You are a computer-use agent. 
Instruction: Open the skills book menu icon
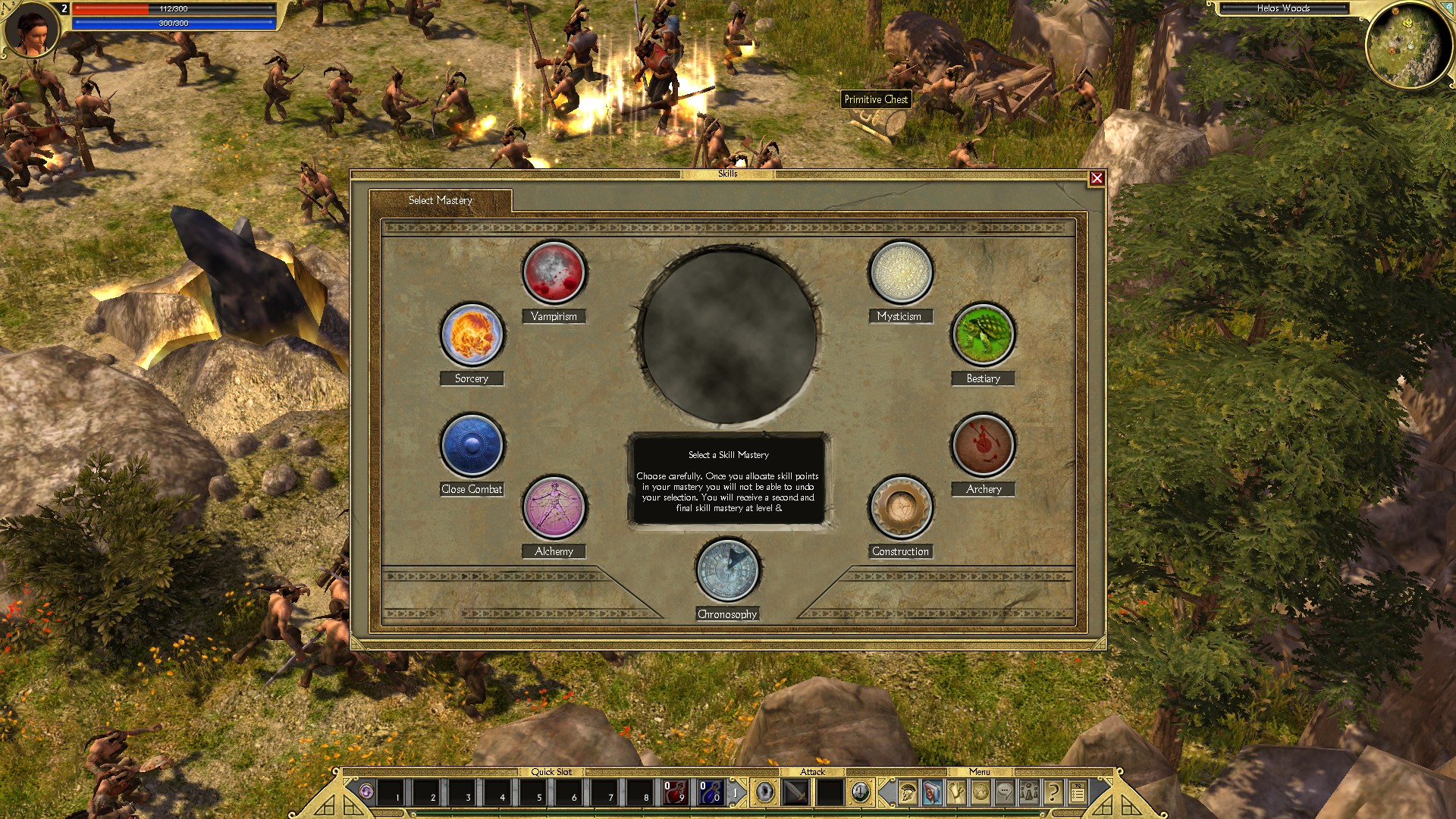[932, 793]
